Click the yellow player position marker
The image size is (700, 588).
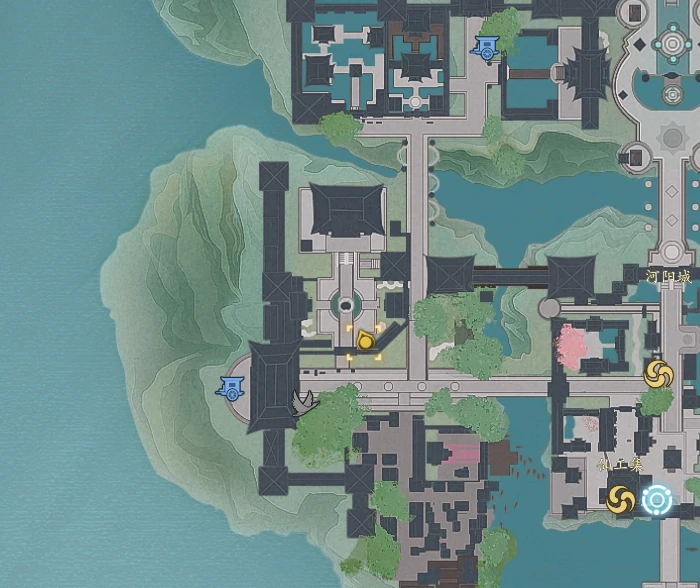coord(366,341)
